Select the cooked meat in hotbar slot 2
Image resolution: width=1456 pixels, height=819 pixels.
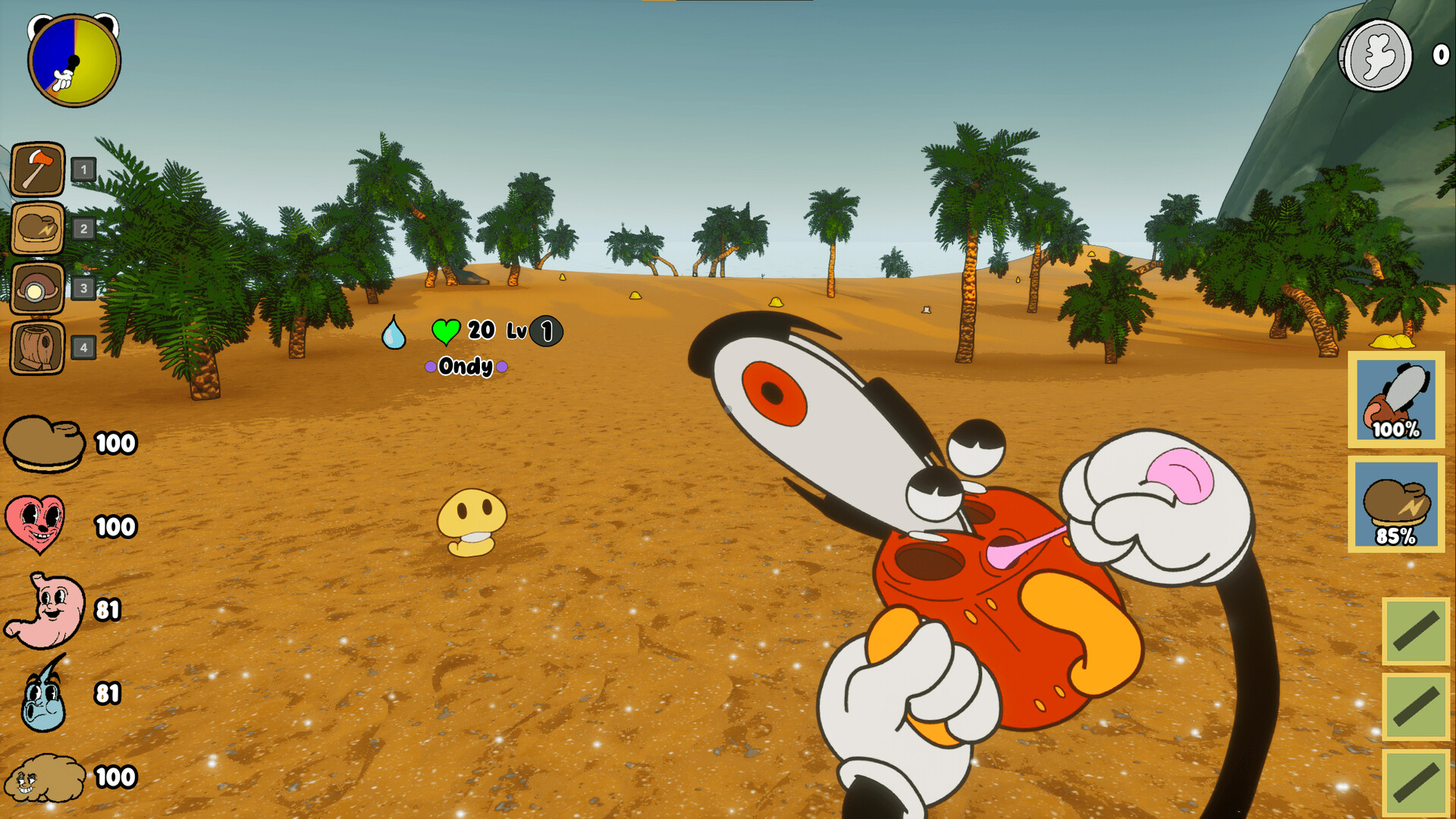(36, 227)
